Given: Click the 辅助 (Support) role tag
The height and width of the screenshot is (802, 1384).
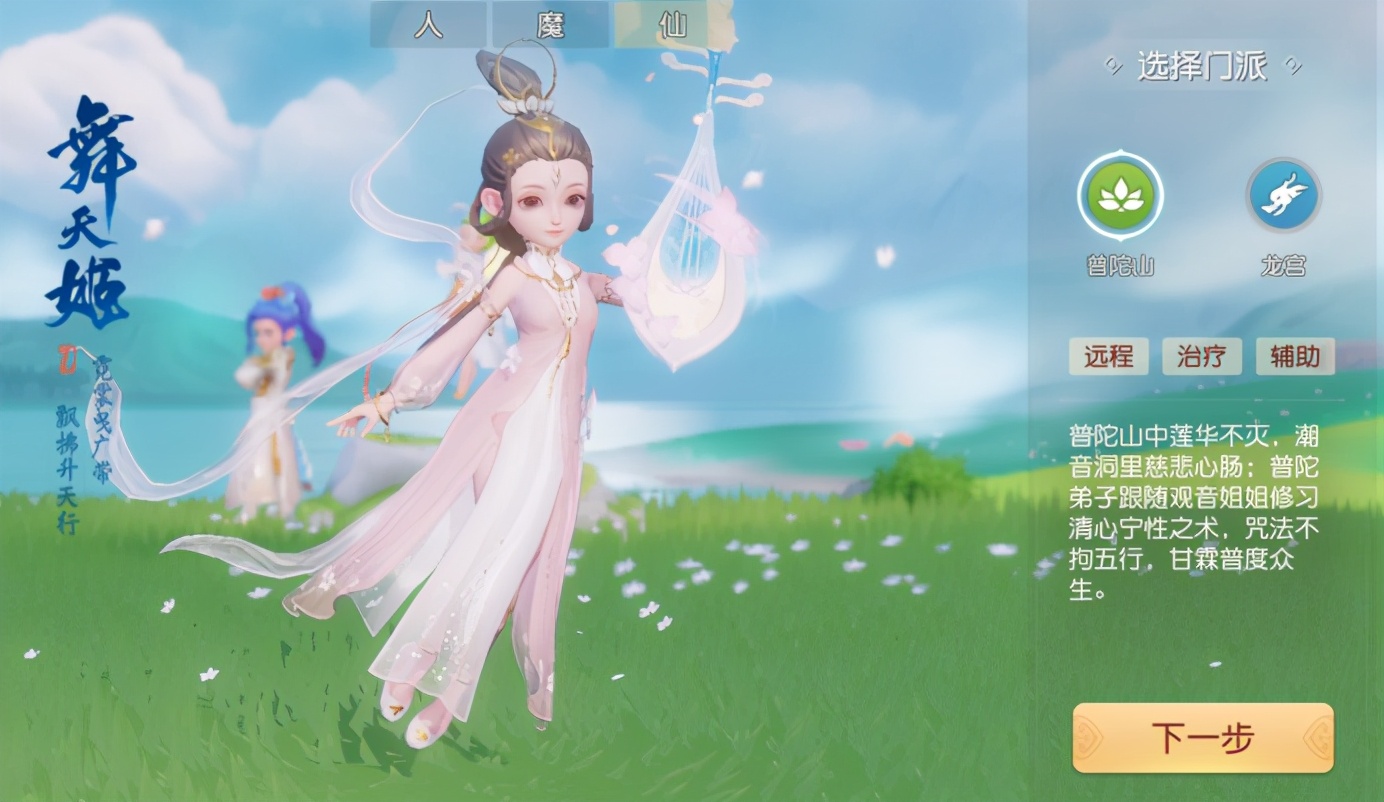Looking at the screenshot, I should click(x=1295, y=356).
